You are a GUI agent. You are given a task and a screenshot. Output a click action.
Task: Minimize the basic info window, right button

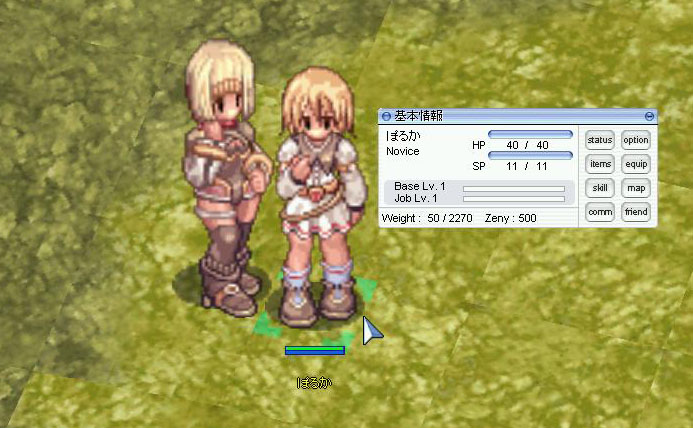click(650, 116)
